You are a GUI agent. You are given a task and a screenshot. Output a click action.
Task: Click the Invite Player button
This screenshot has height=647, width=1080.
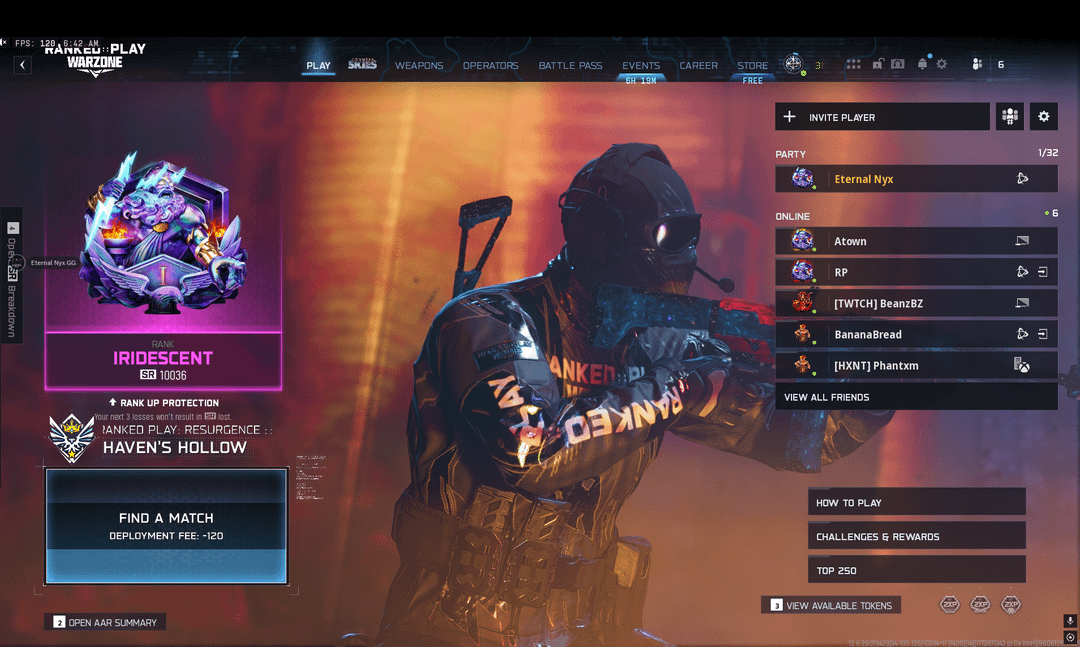tap(882, 117)
